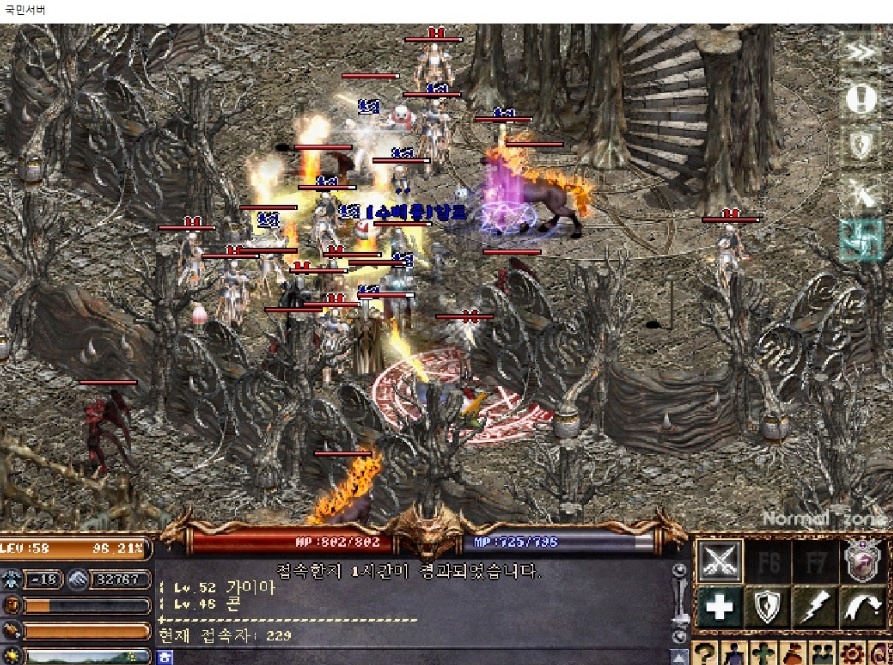Open the character status figure icon
This screenshot has height=665, width=893.
coord(732,655)
